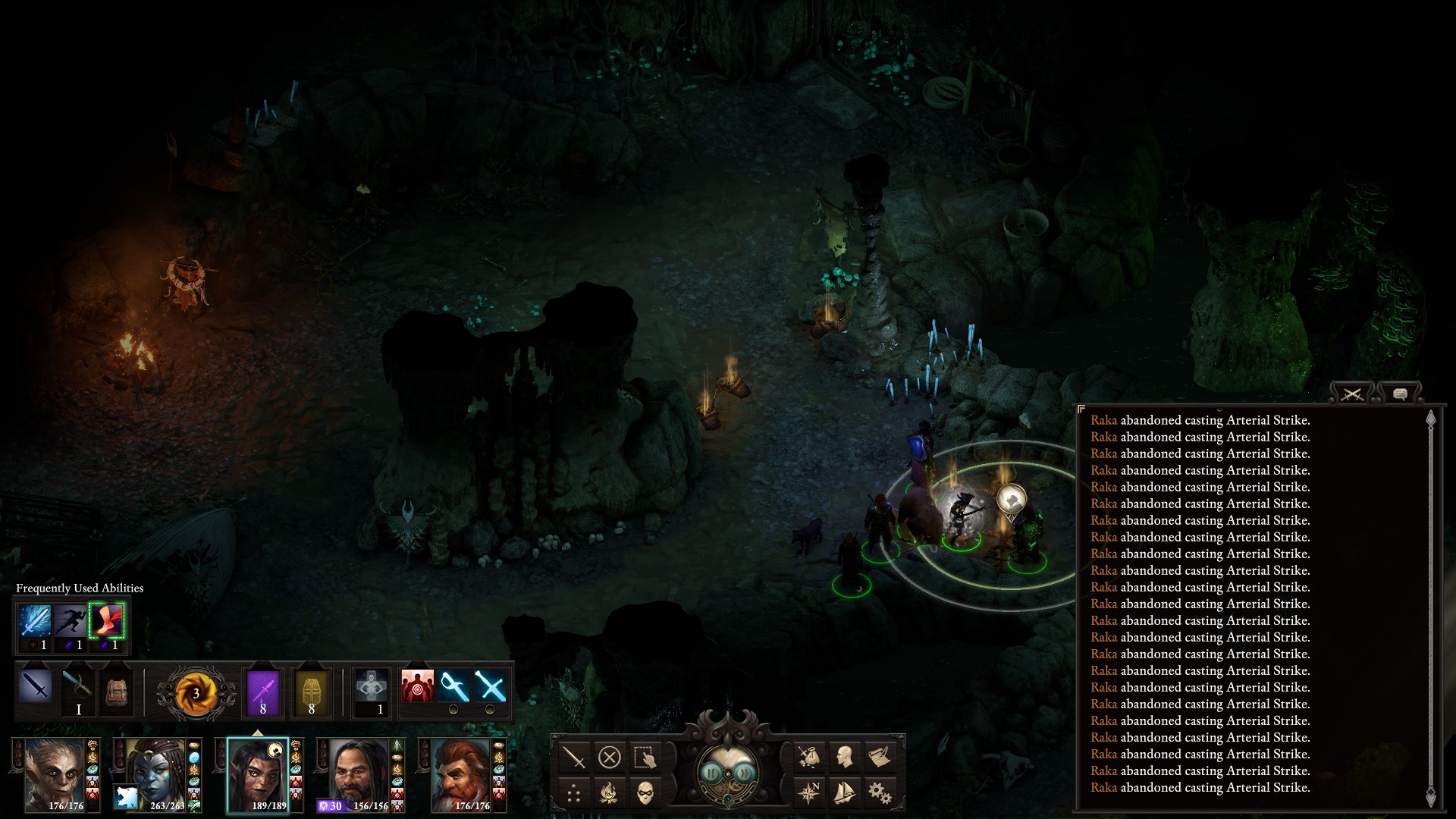Switch to the combat log crossed-swords tab
The width and height of the screenshot is (1456, 819).
point(1352,394)
